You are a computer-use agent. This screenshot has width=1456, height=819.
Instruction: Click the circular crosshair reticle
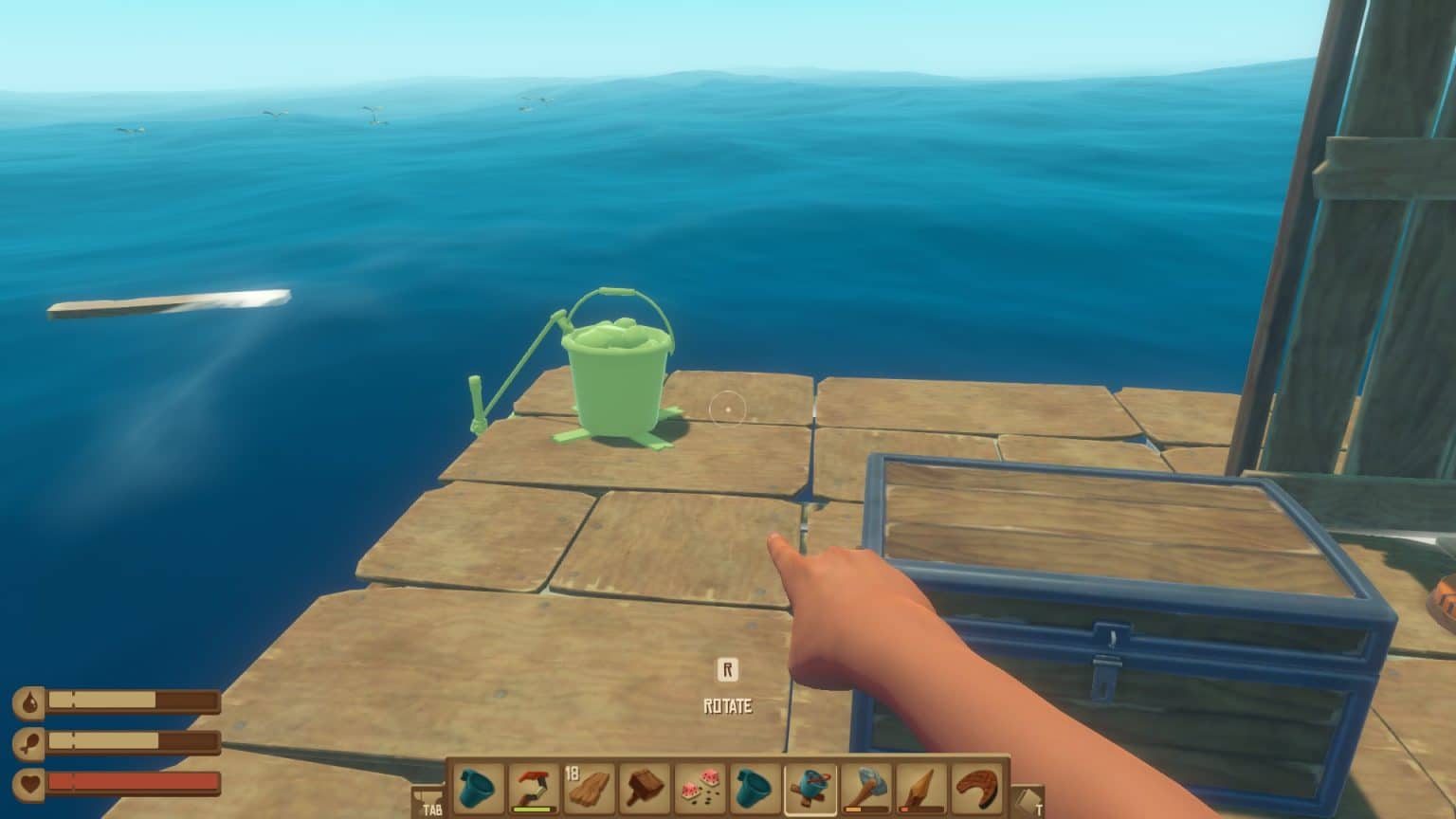(726, 408)
